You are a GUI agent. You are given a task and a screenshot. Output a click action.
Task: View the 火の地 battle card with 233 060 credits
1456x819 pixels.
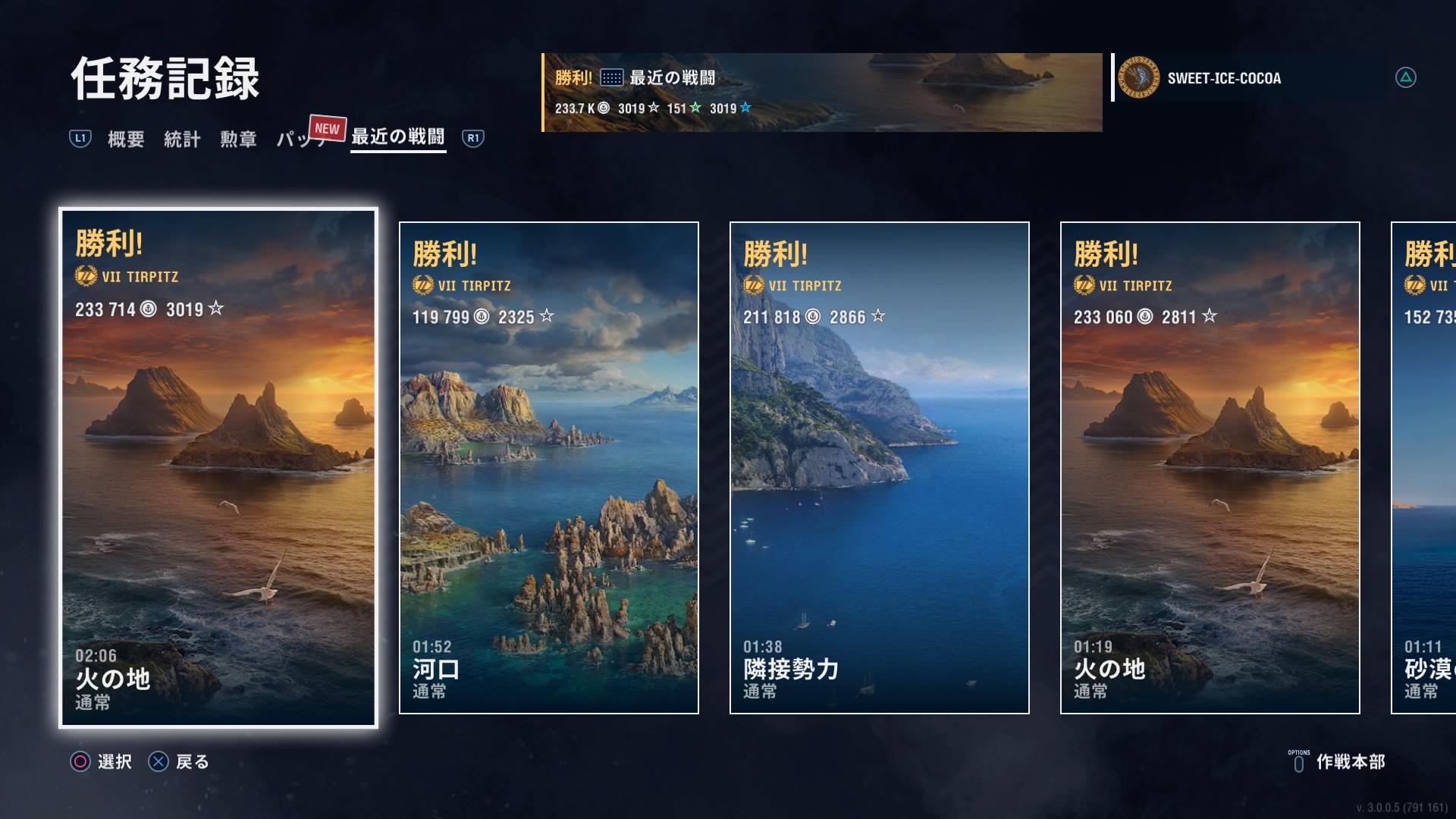pyautogui.click(x=1210, y=468)
